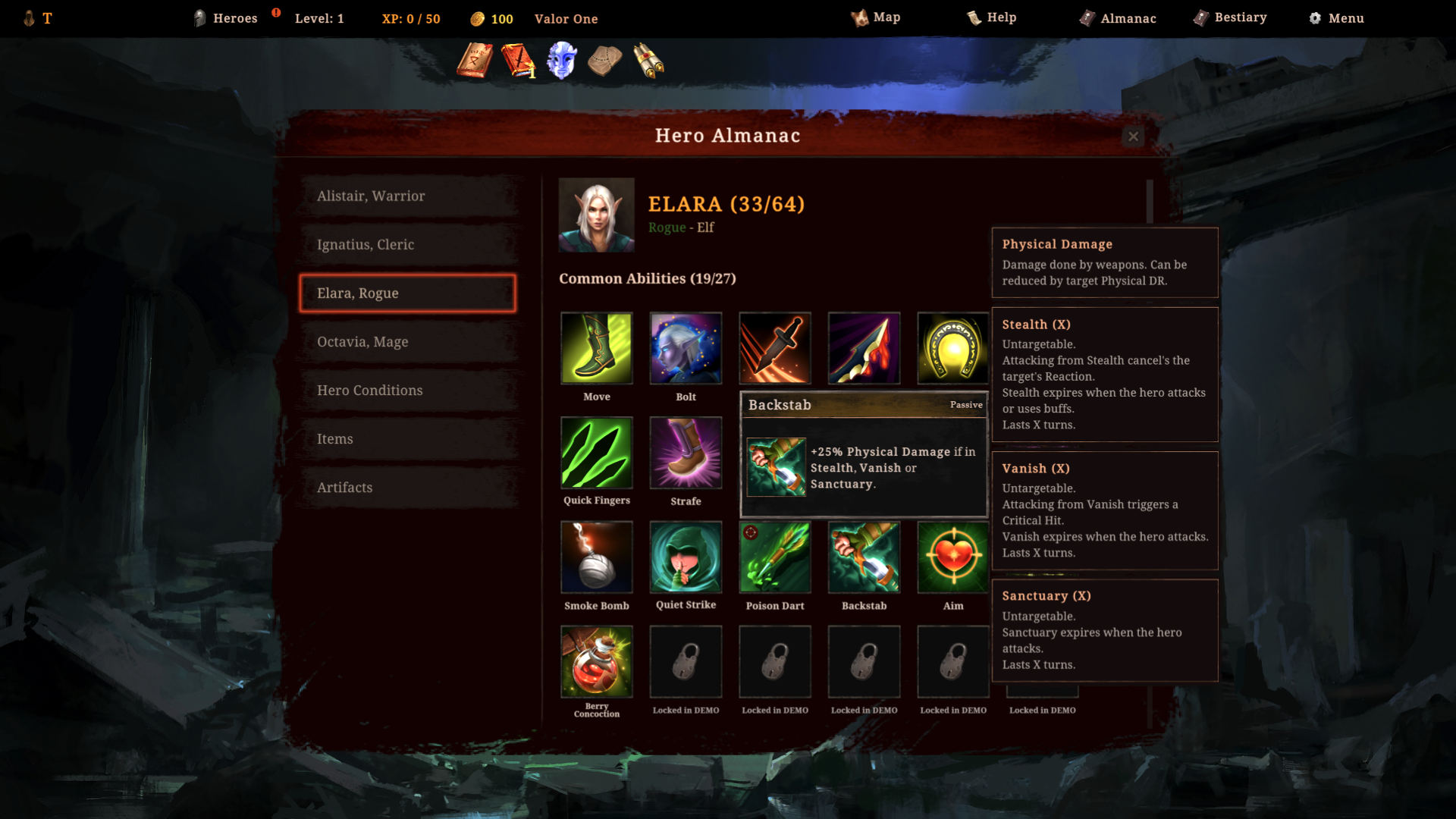This screenshot has width=1456, height=819.
Task: Open the scrolls icon near the top
Action: pos(648,60)
